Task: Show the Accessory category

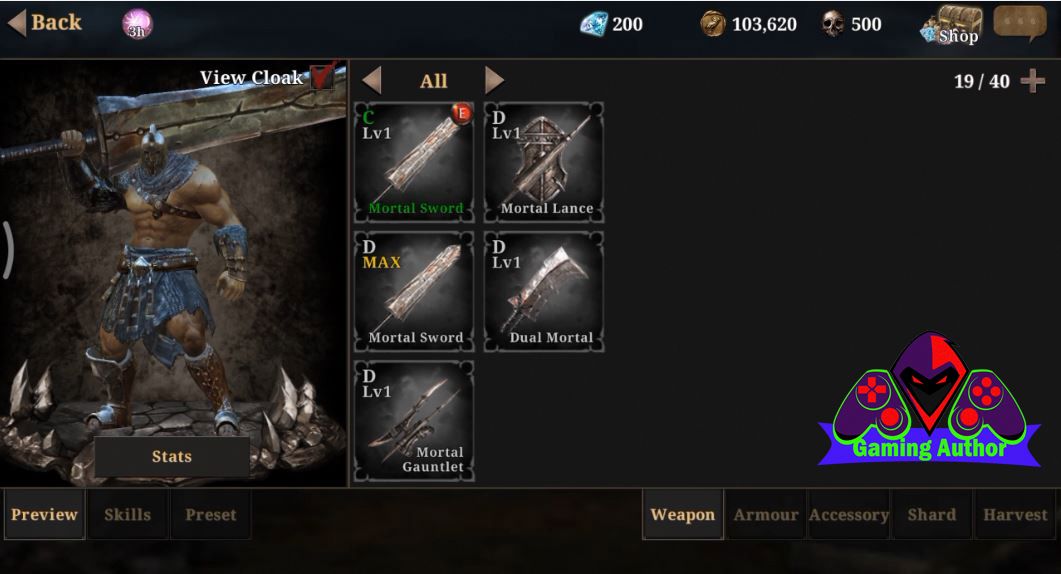Action: click(x=849, y=515)
